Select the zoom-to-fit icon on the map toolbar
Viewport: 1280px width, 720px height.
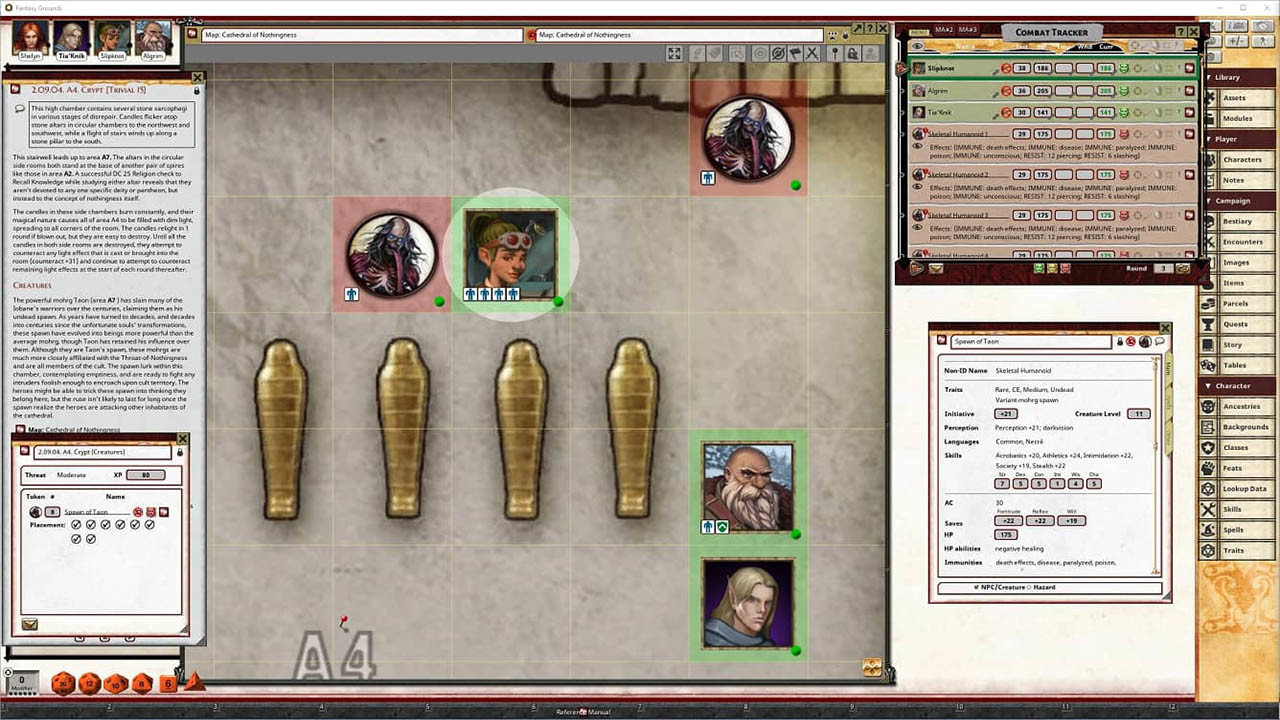[x=675, y=53]
